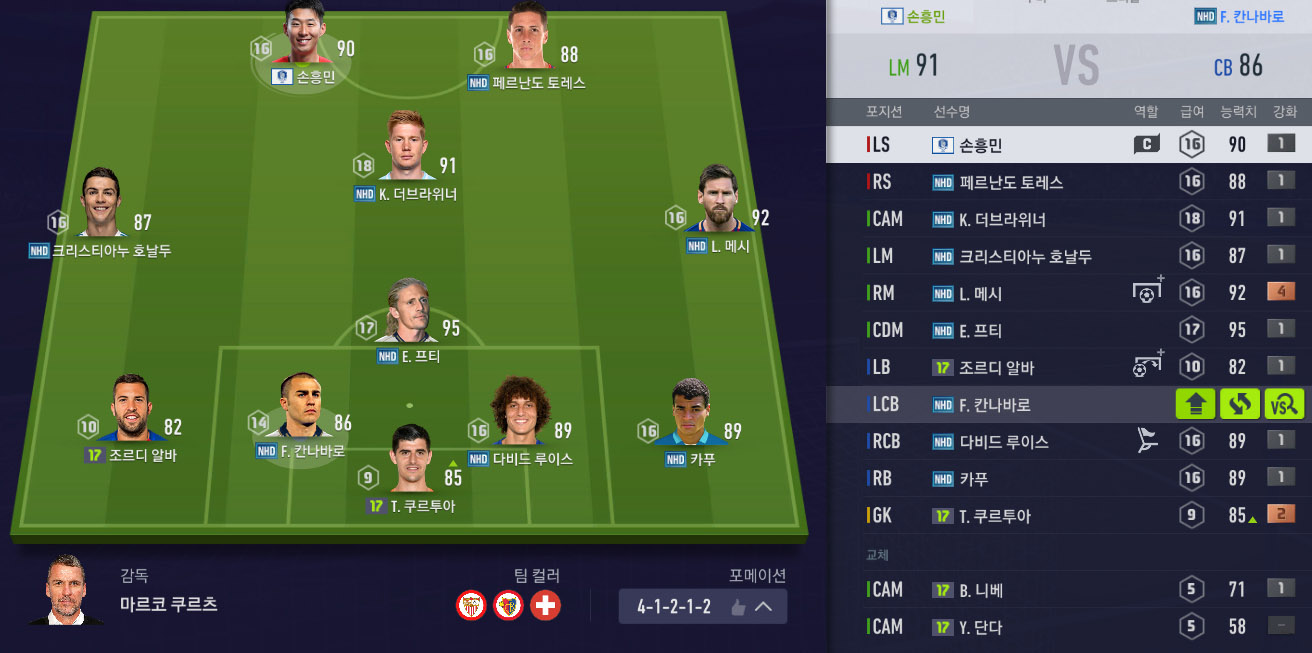Open the VS compare search button
The image size is (1312, 653).
coord(1284,405)
